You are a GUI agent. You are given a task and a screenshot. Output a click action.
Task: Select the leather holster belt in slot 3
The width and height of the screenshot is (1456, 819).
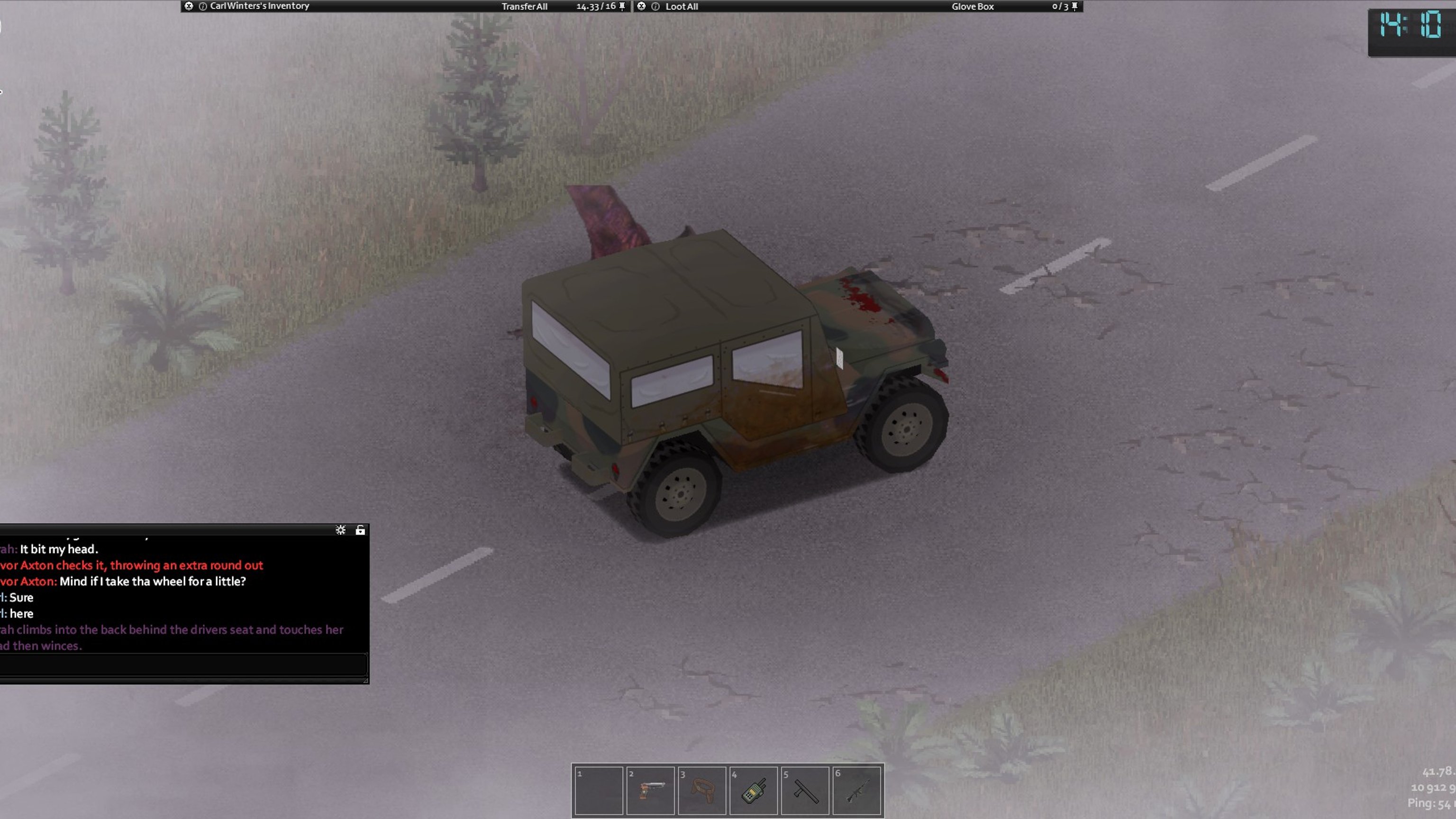pyautogui.click(x=701, y=791)
